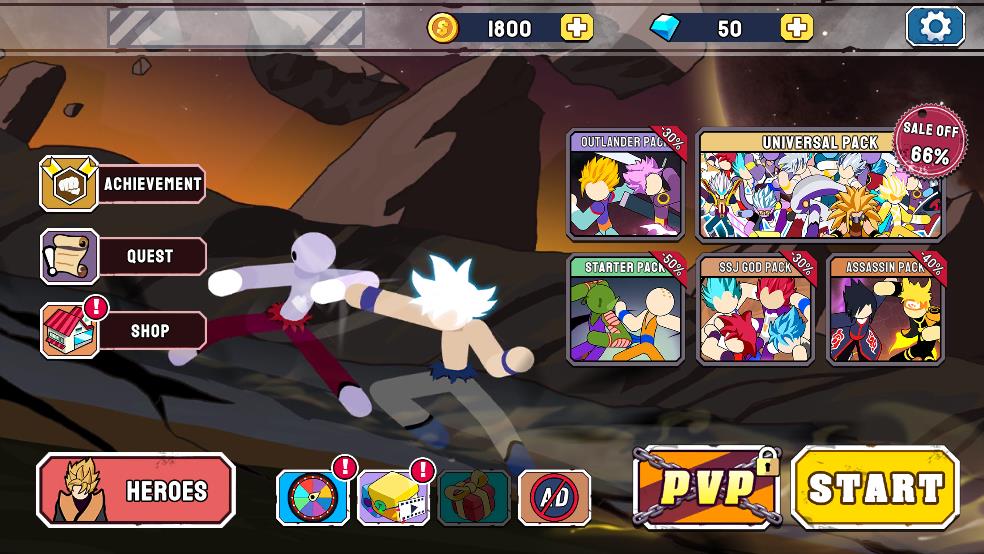Claim the red gift box
The width and height of the screenshot is (984, 554).
(474, 497)
